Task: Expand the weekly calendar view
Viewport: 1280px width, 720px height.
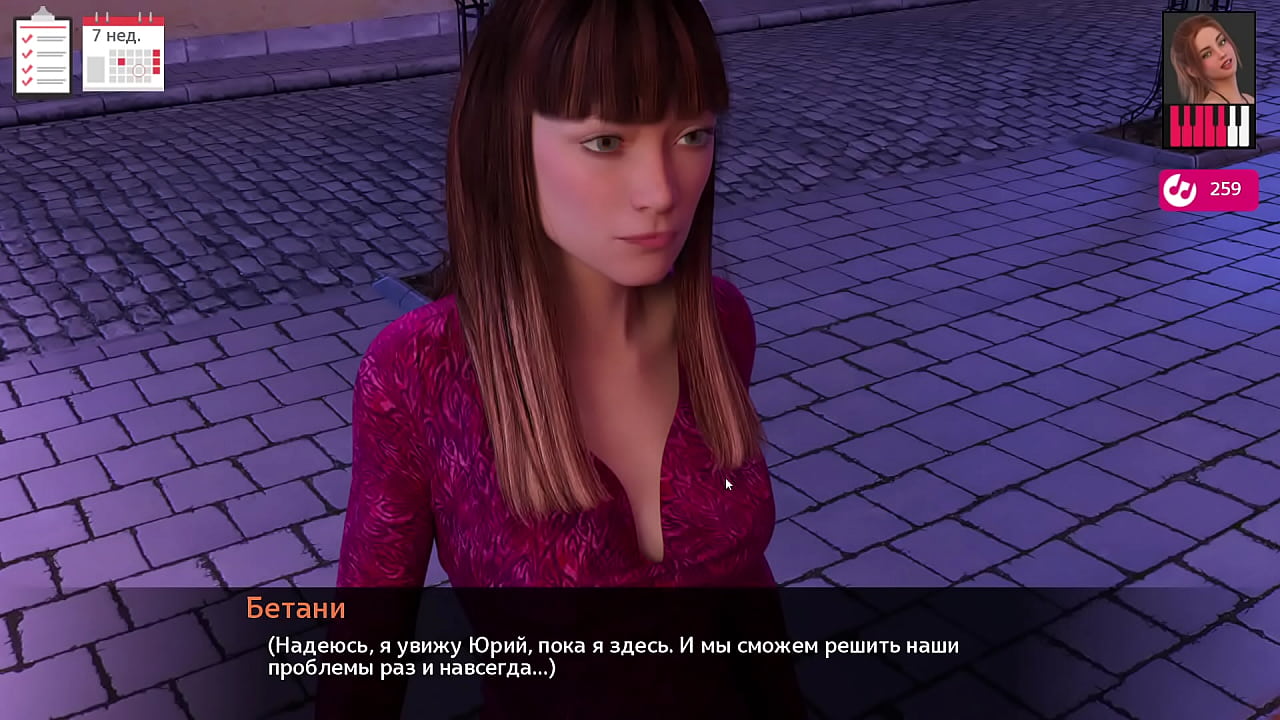Action: (123, 52)
